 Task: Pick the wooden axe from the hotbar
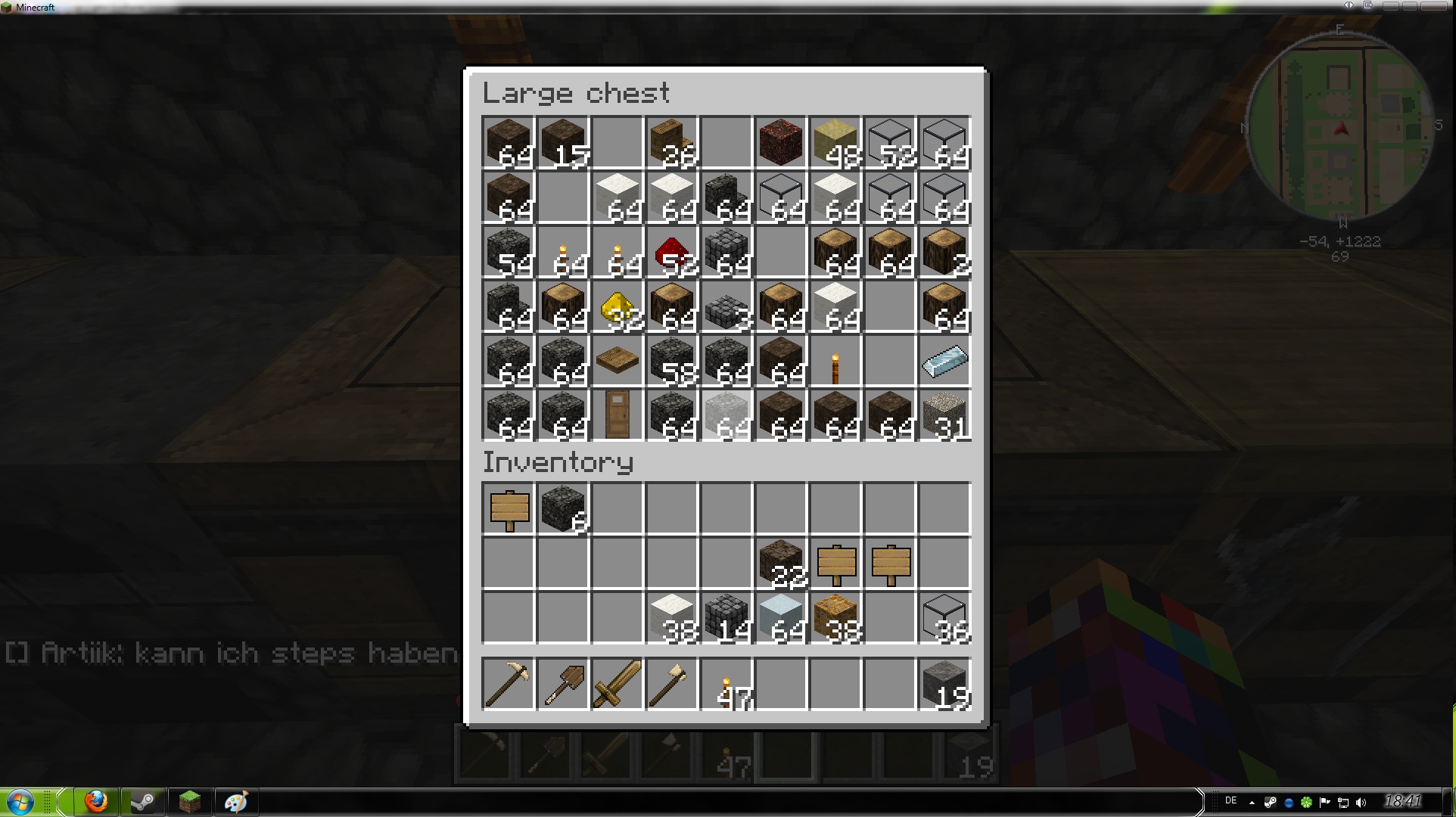coord(672,685)
